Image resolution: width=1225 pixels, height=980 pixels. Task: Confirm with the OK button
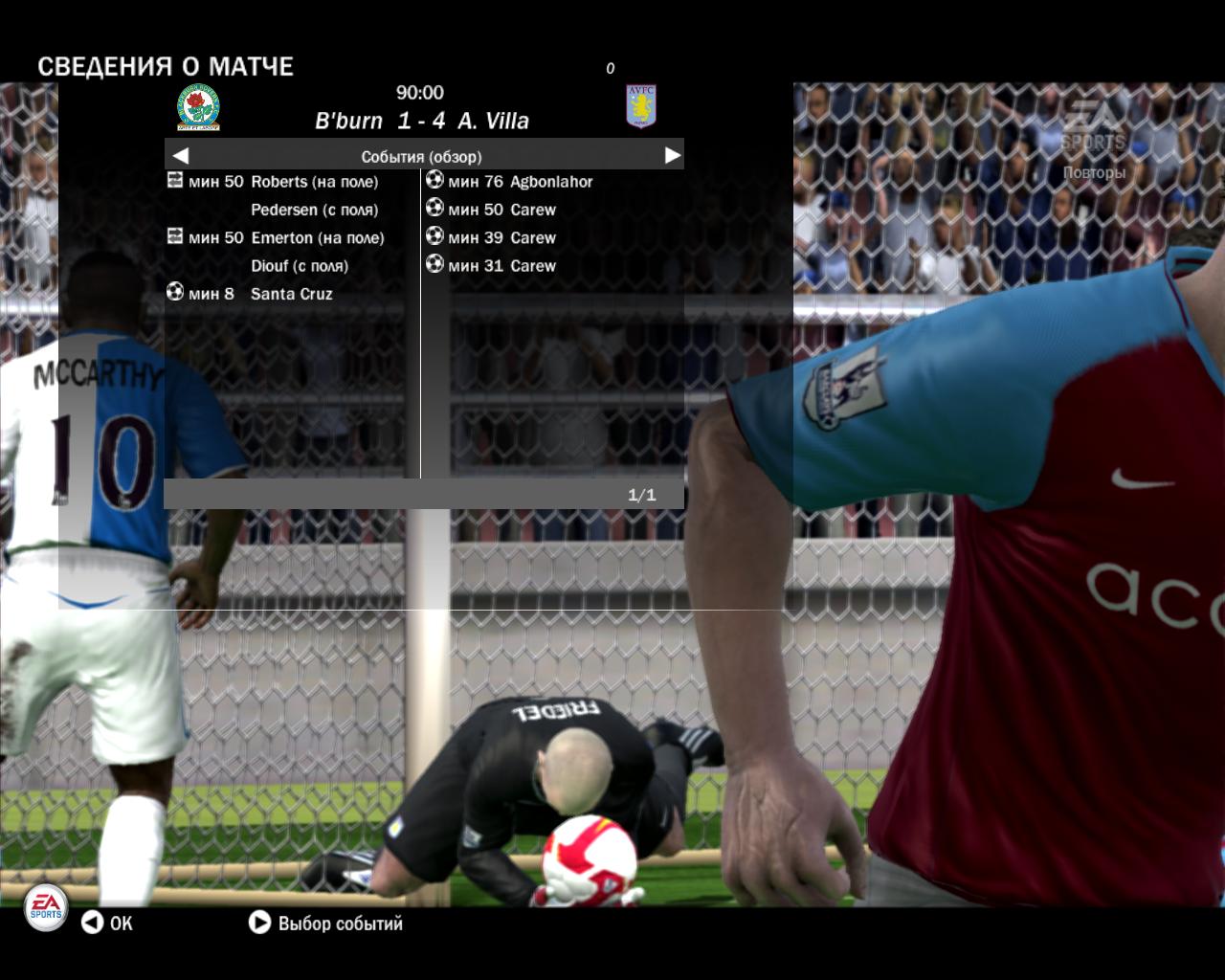[106, 924]
